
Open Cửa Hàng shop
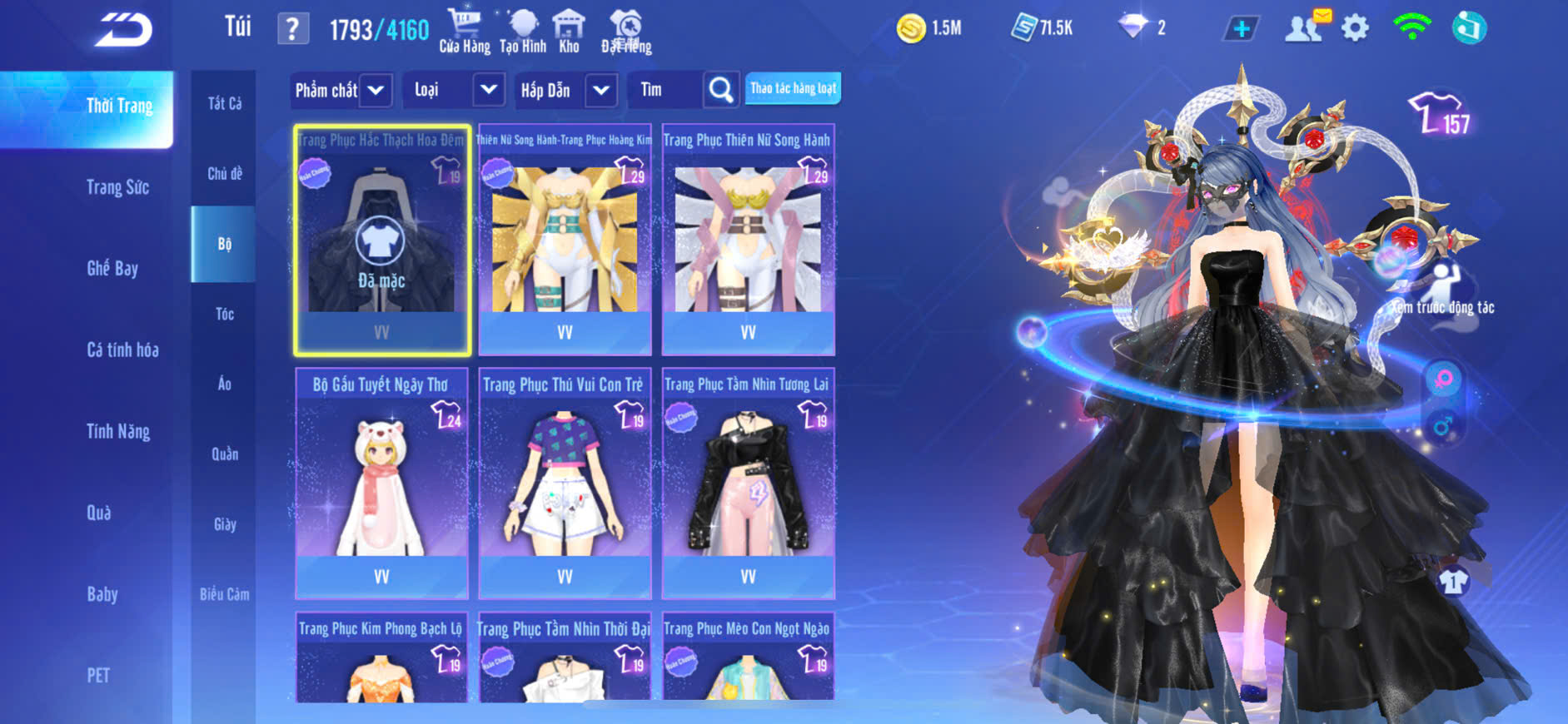pos(465,31)
